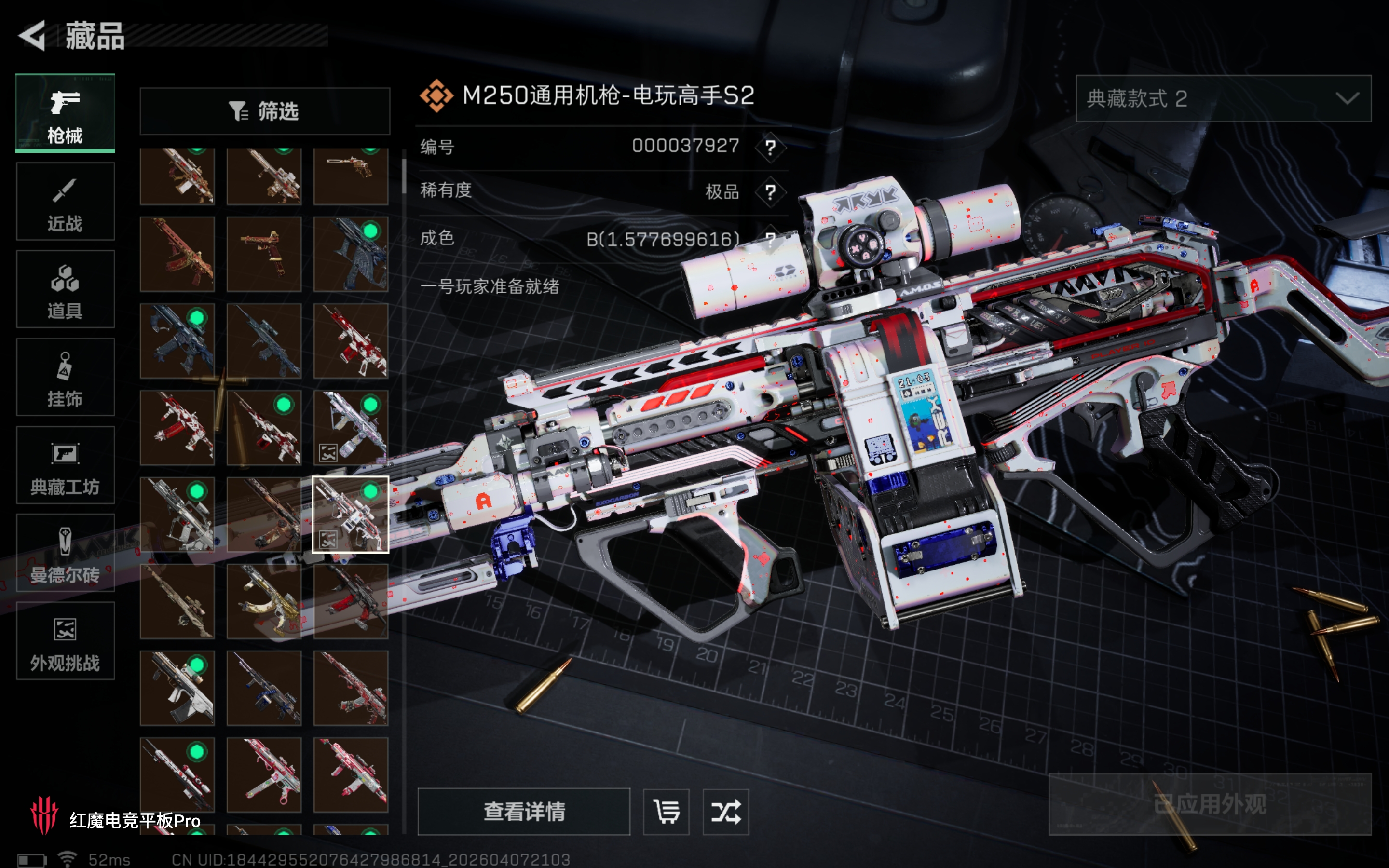This screenshot has height=868, width=1389.
Task: Open the 筛选 filter button
Action: point(265,111)
